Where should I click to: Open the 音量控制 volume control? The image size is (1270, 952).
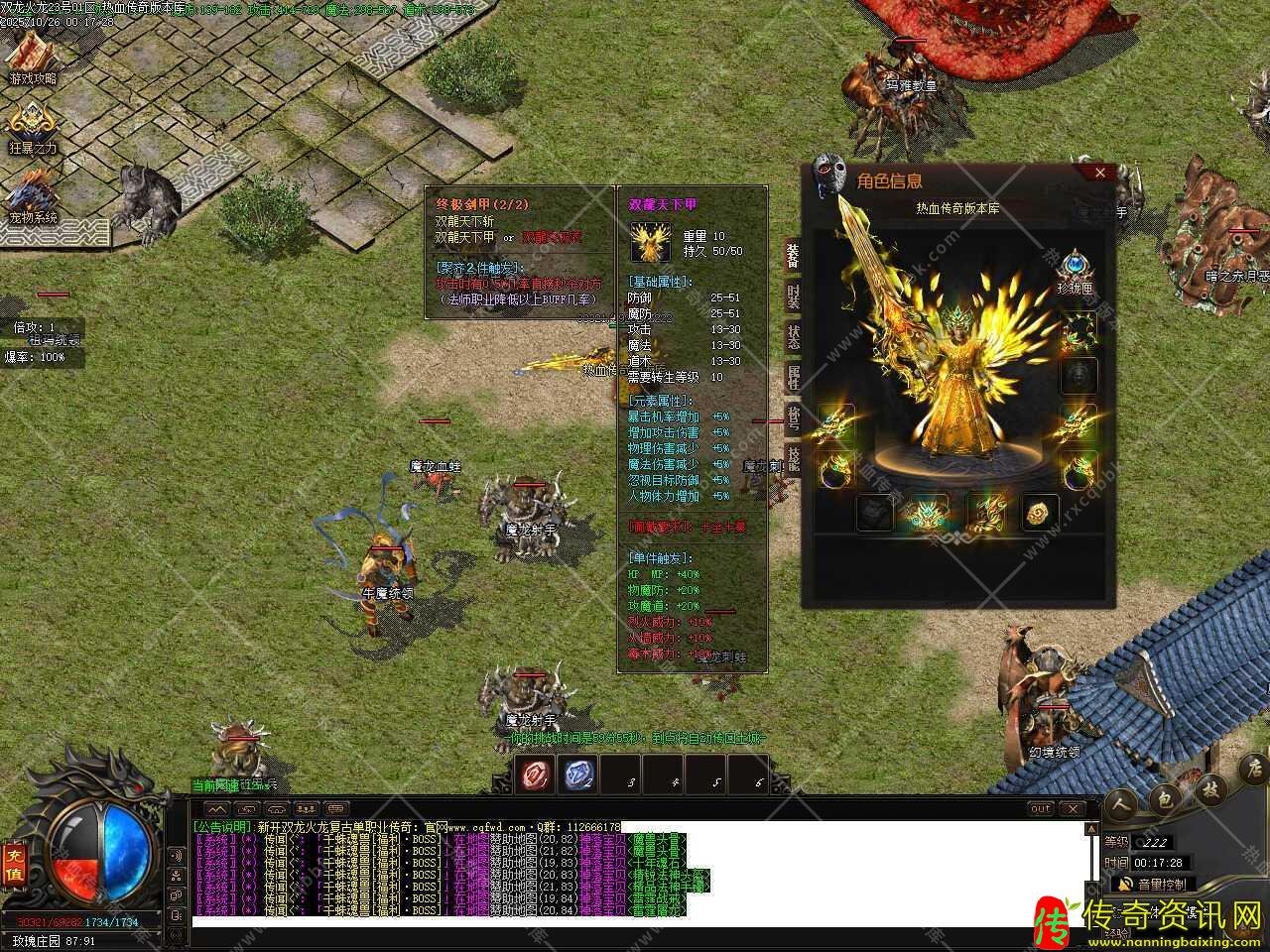(1151, 884)
